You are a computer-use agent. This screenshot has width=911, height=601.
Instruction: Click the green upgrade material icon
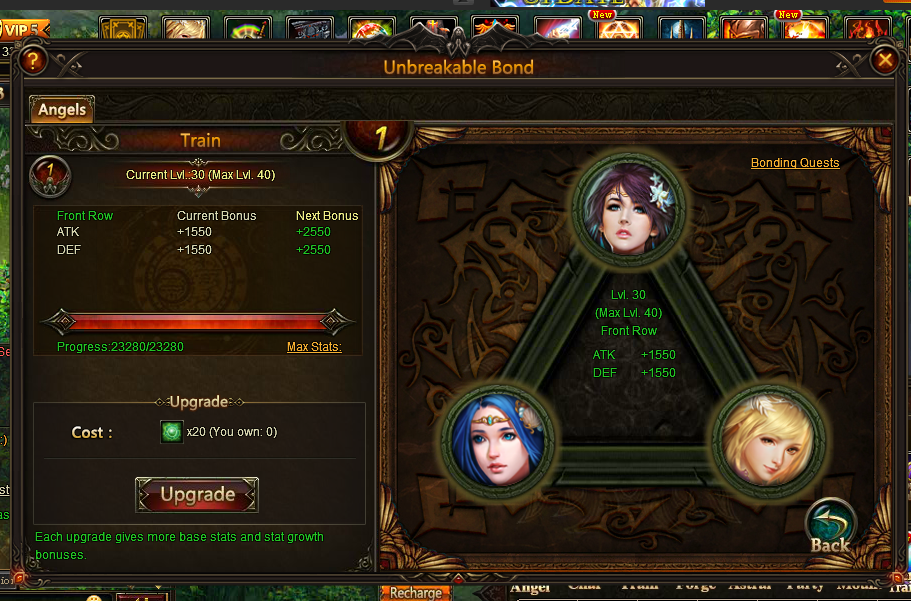(x=172, y=432)
